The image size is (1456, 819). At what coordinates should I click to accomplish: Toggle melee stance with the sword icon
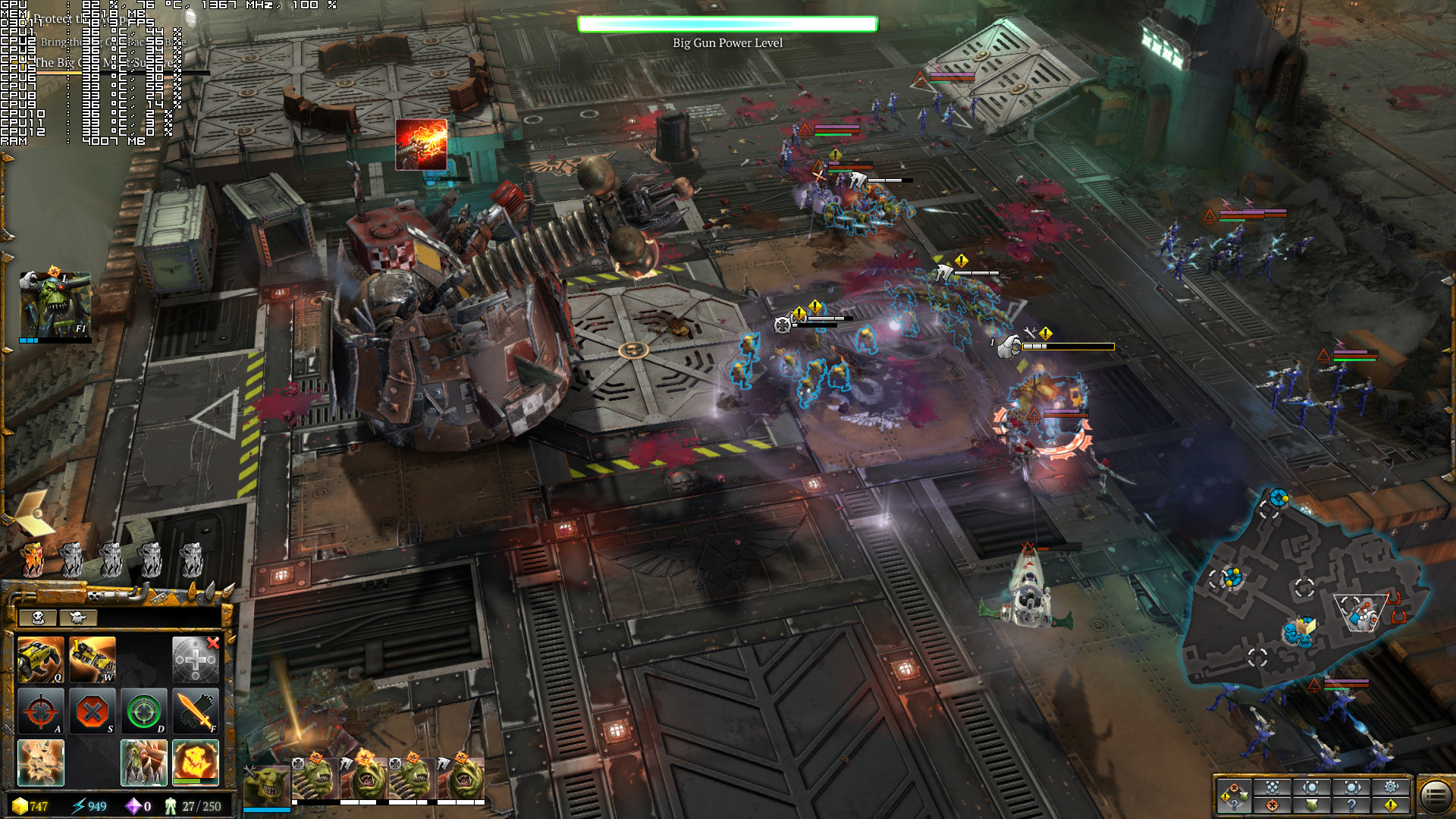(x=195, y=711)
